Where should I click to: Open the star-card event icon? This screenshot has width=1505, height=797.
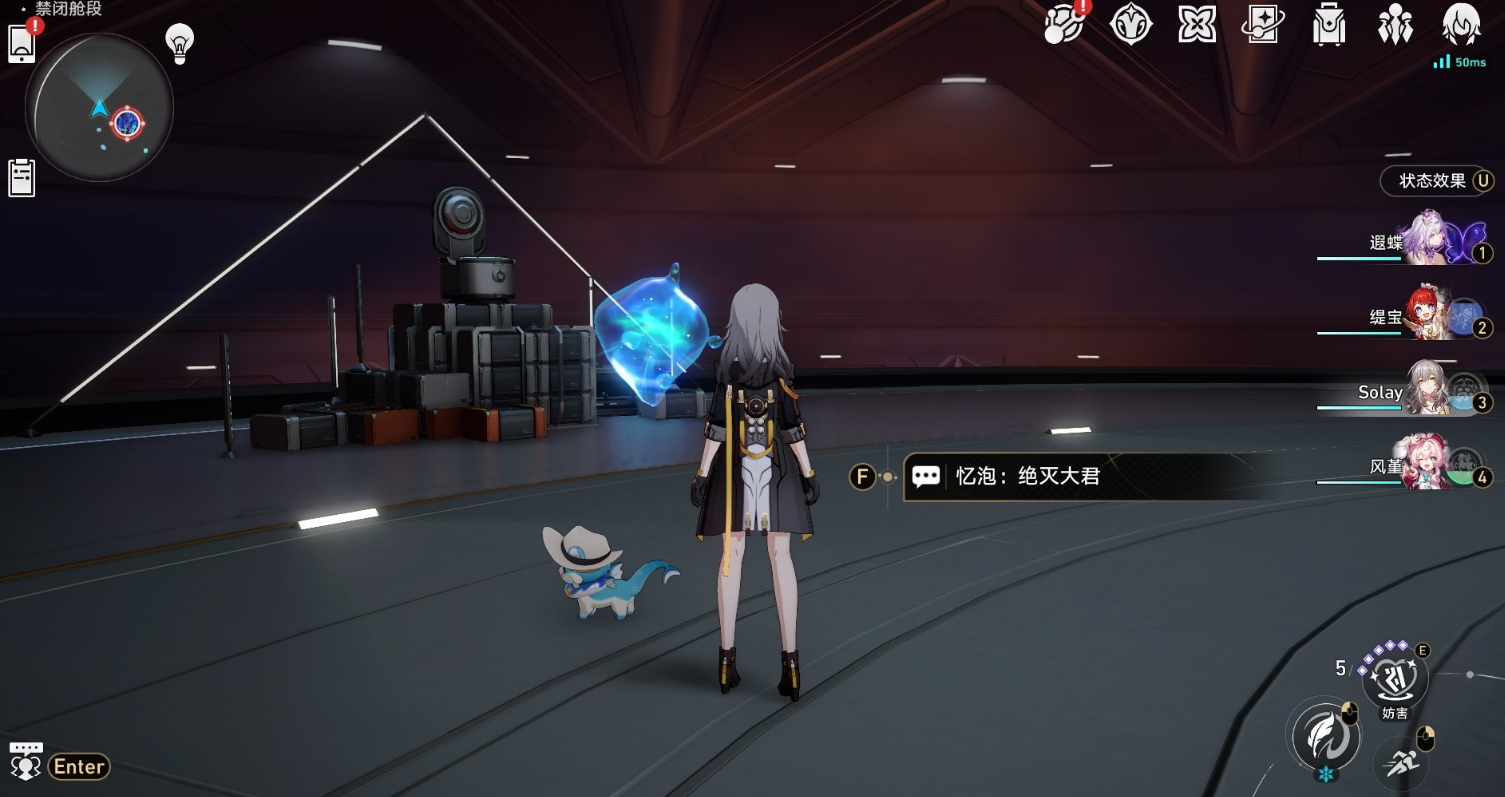point(1262,24)
